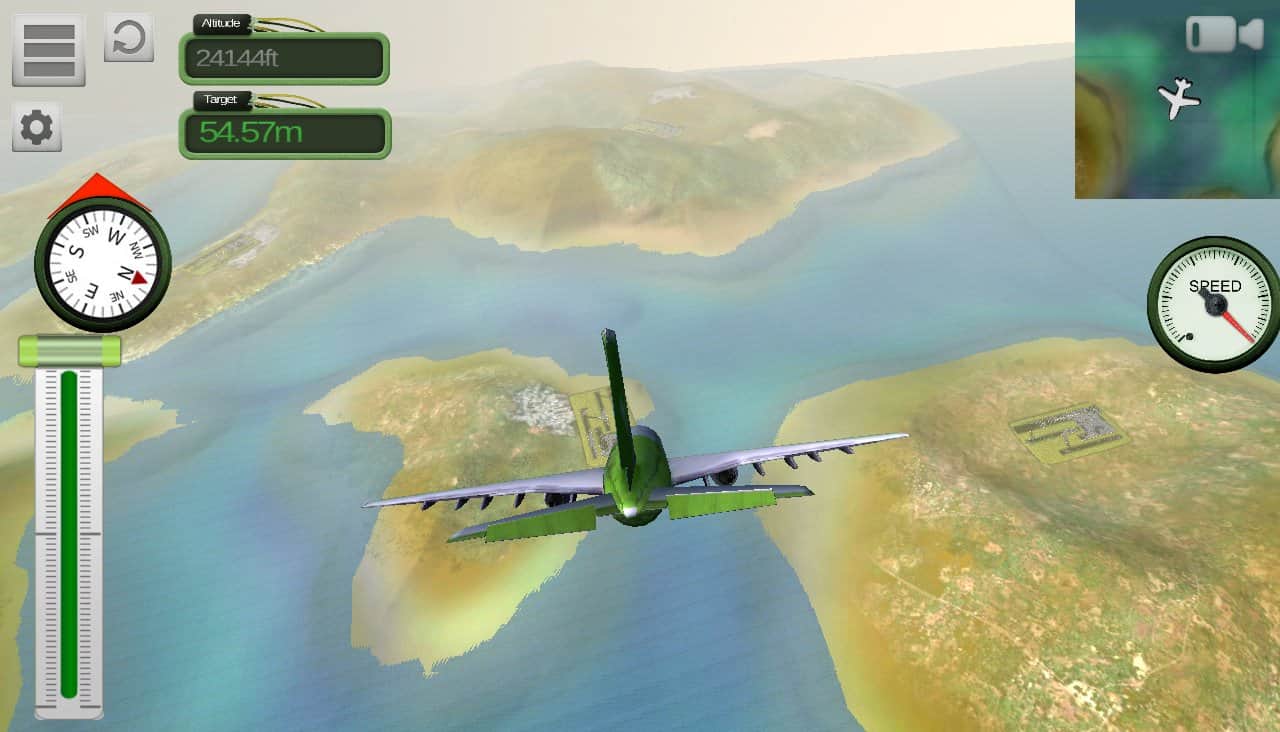Adjust the green throttle slider handle
The width and height of the screenshot is (1280, 732).
click(x=69, y=351)
